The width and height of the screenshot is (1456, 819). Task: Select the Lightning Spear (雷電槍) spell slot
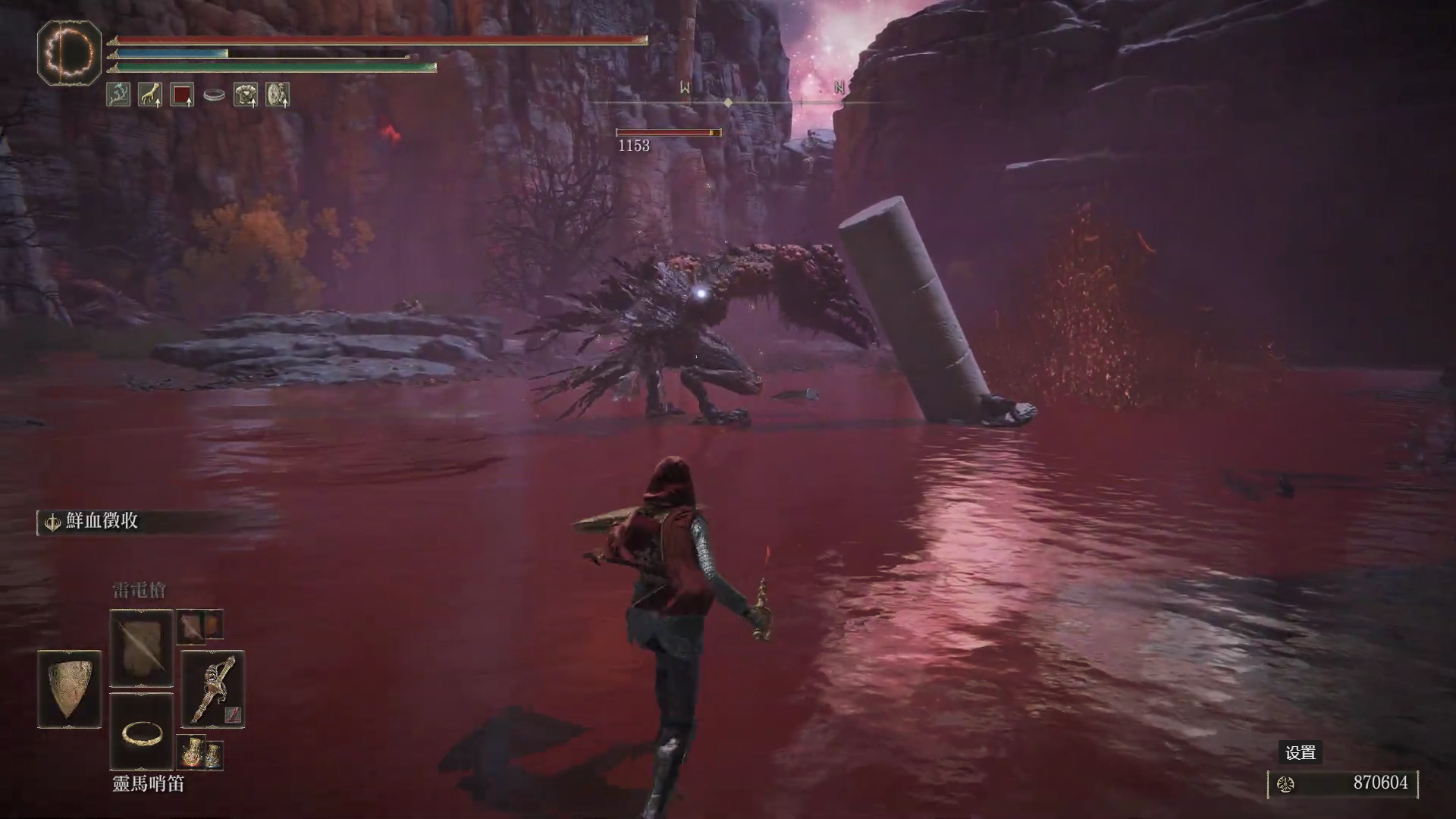click(141, 648)
